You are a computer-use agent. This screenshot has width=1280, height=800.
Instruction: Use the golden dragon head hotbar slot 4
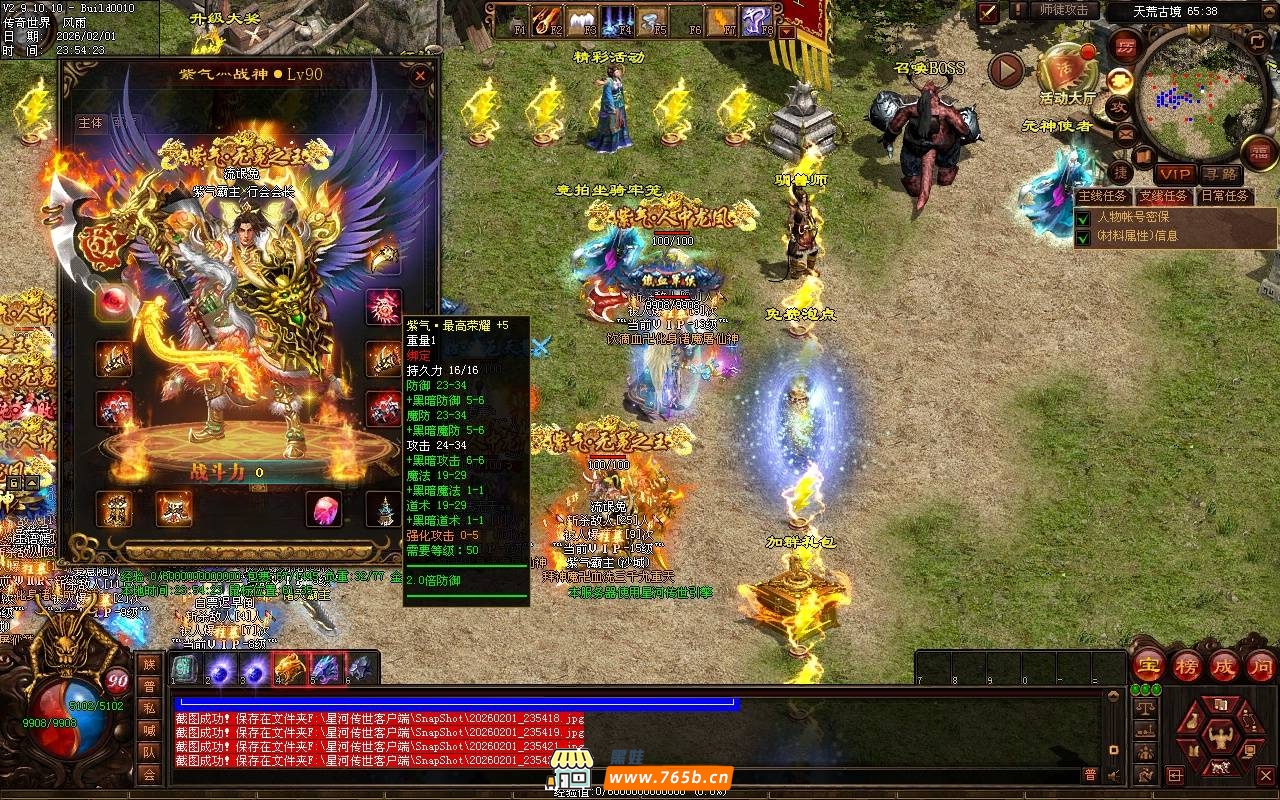click(289, 668)
